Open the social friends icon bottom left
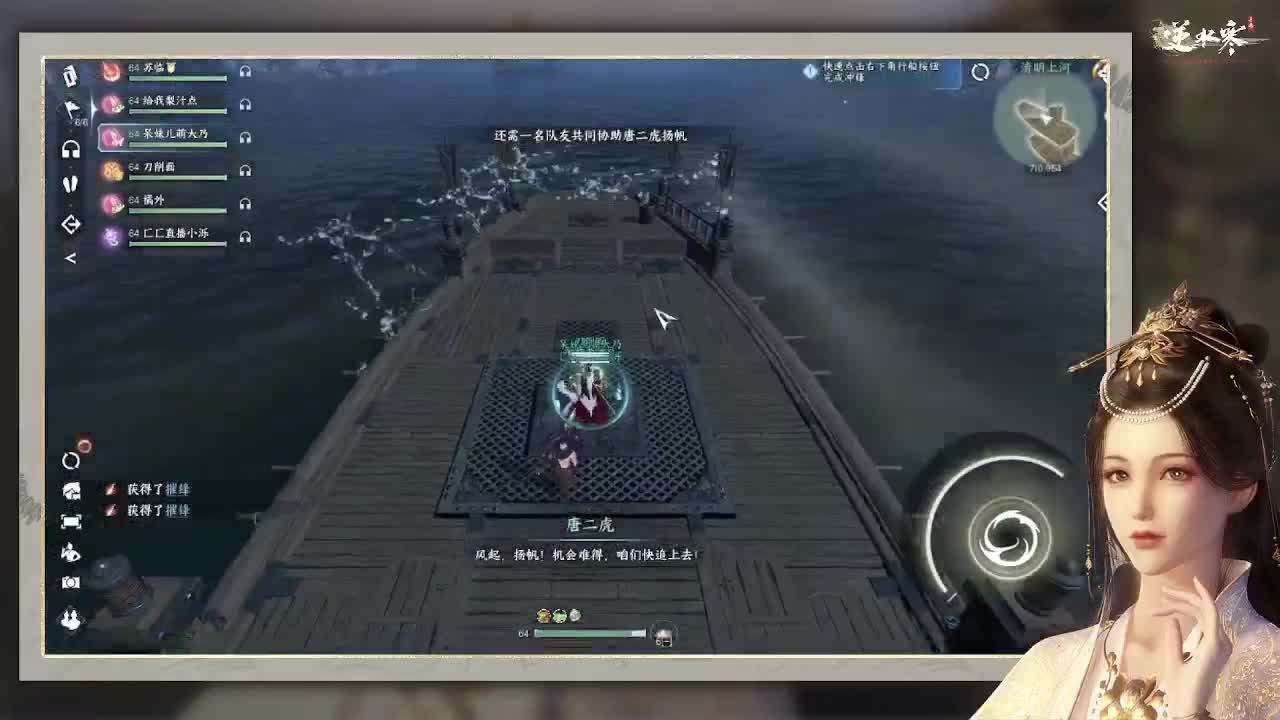This screenshot has height=720, width=1280. [x=70, y=615]
